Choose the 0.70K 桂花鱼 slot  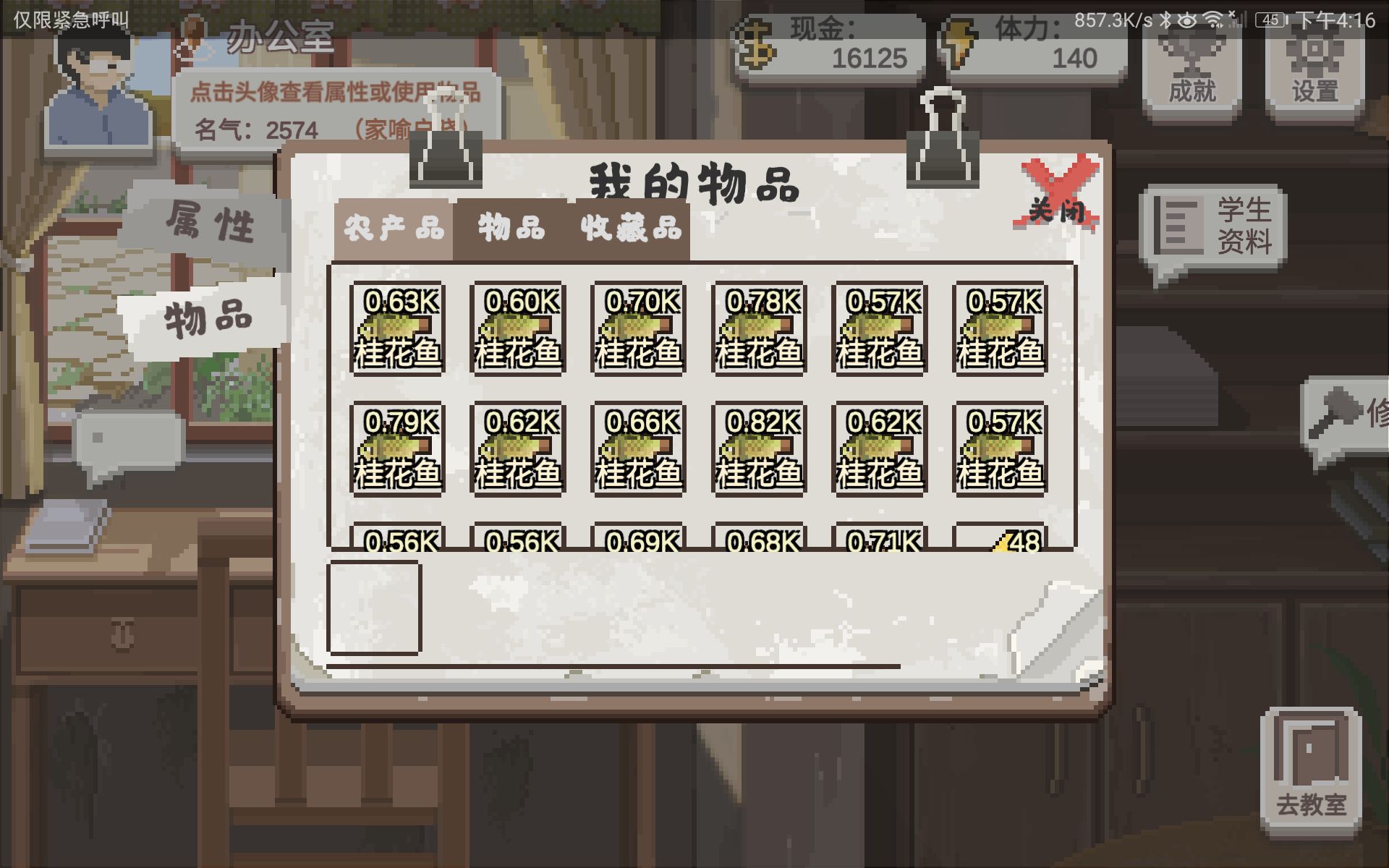tap(638, 329)
